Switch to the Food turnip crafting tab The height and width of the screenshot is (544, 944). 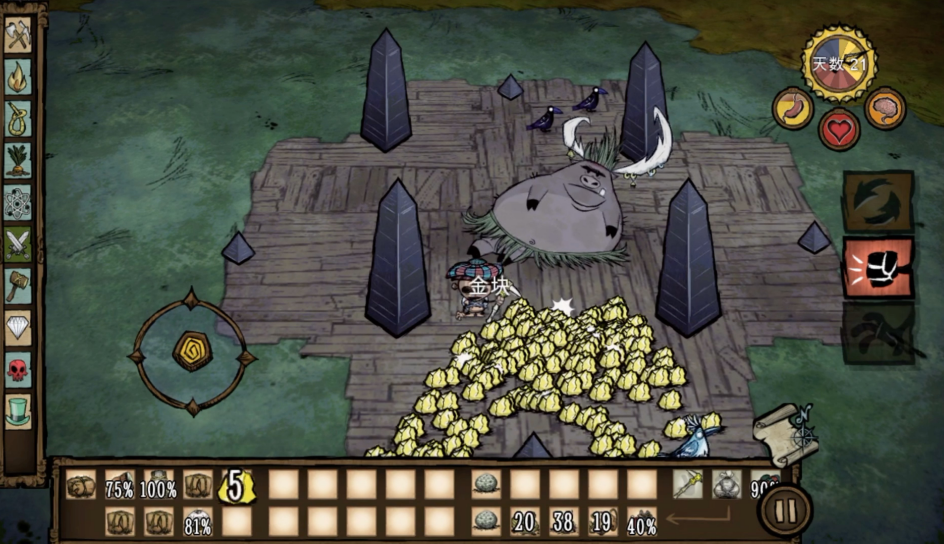[18, 158]
